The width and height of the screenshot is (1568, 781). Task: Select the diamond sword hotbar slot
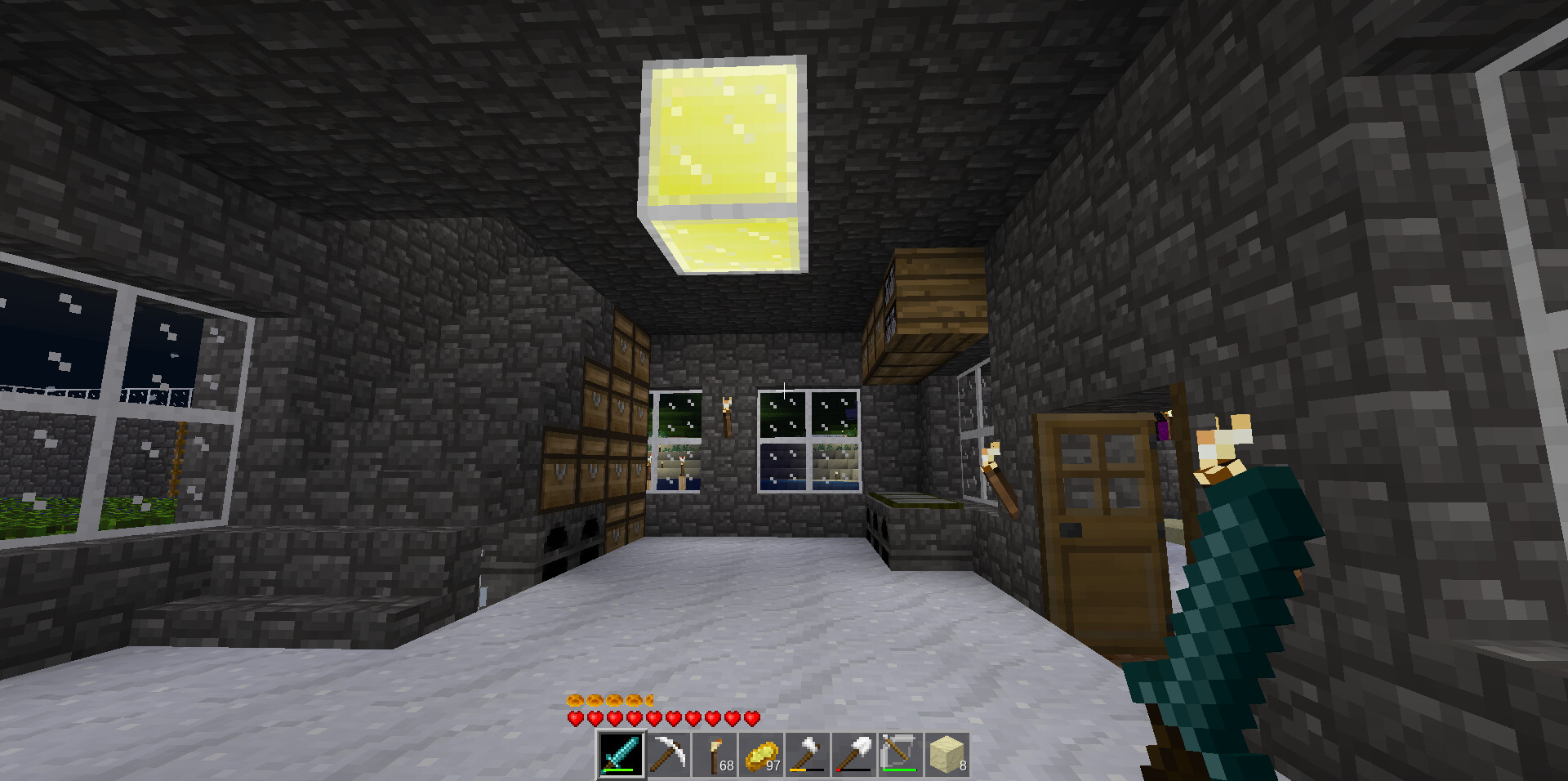[621, 754]
